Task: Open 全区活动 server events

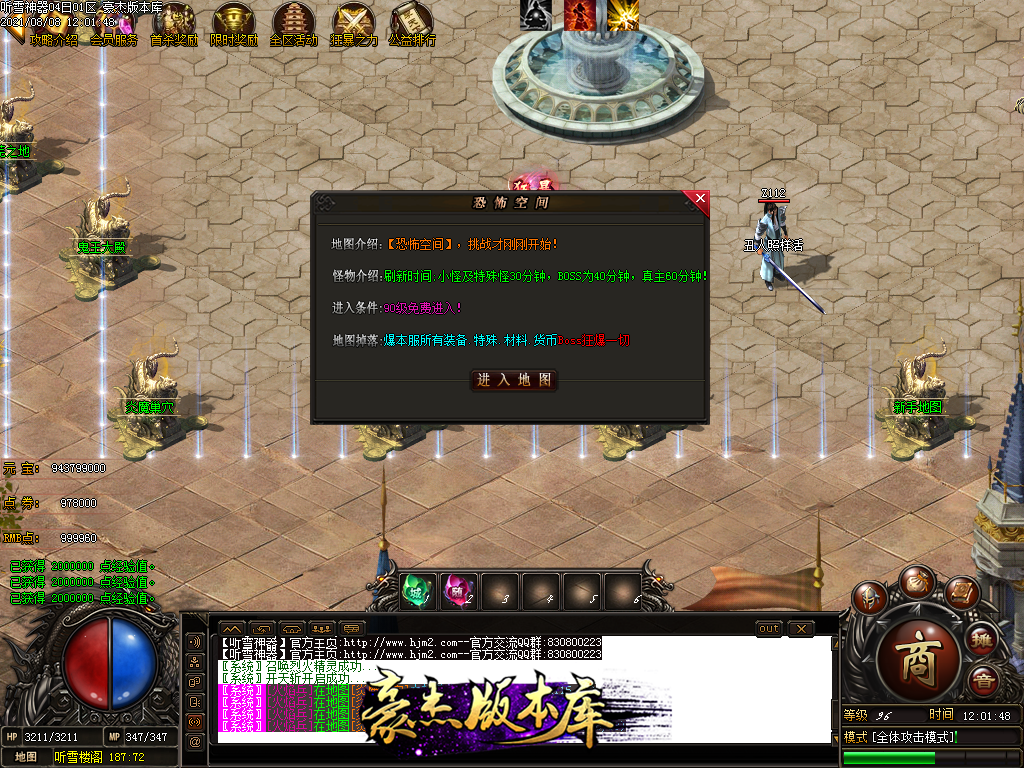Action: 294,26
